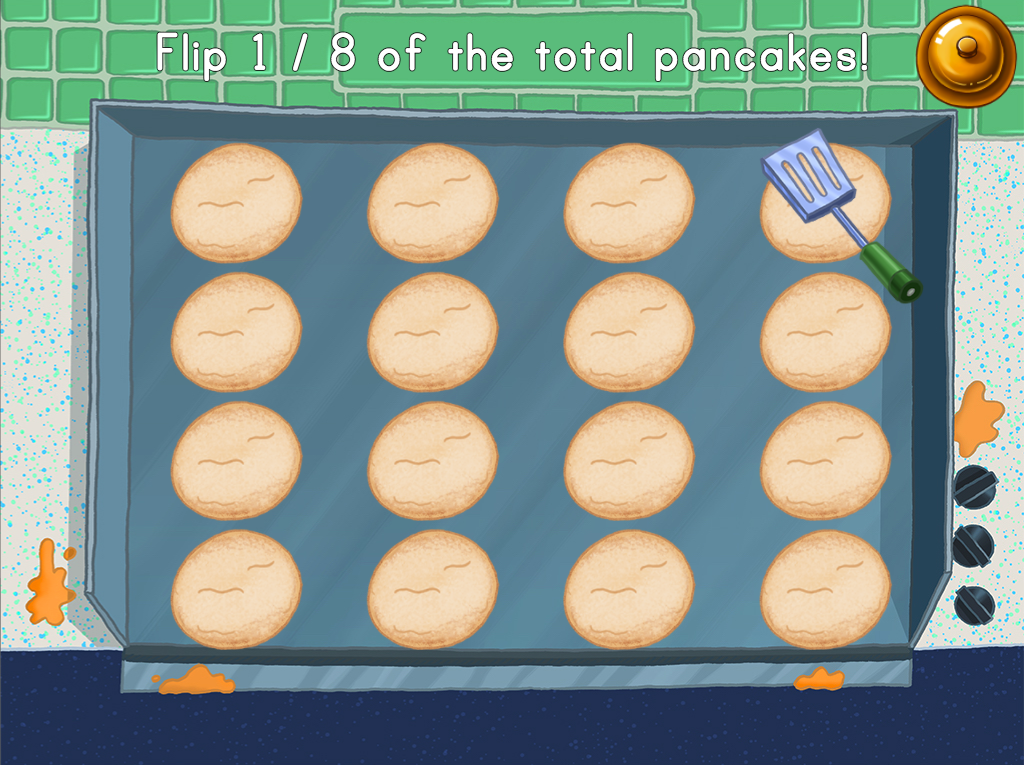Viewport: 1024px width, 765px height.
Task: Ring the golden service bell
Action: point(965,54)
